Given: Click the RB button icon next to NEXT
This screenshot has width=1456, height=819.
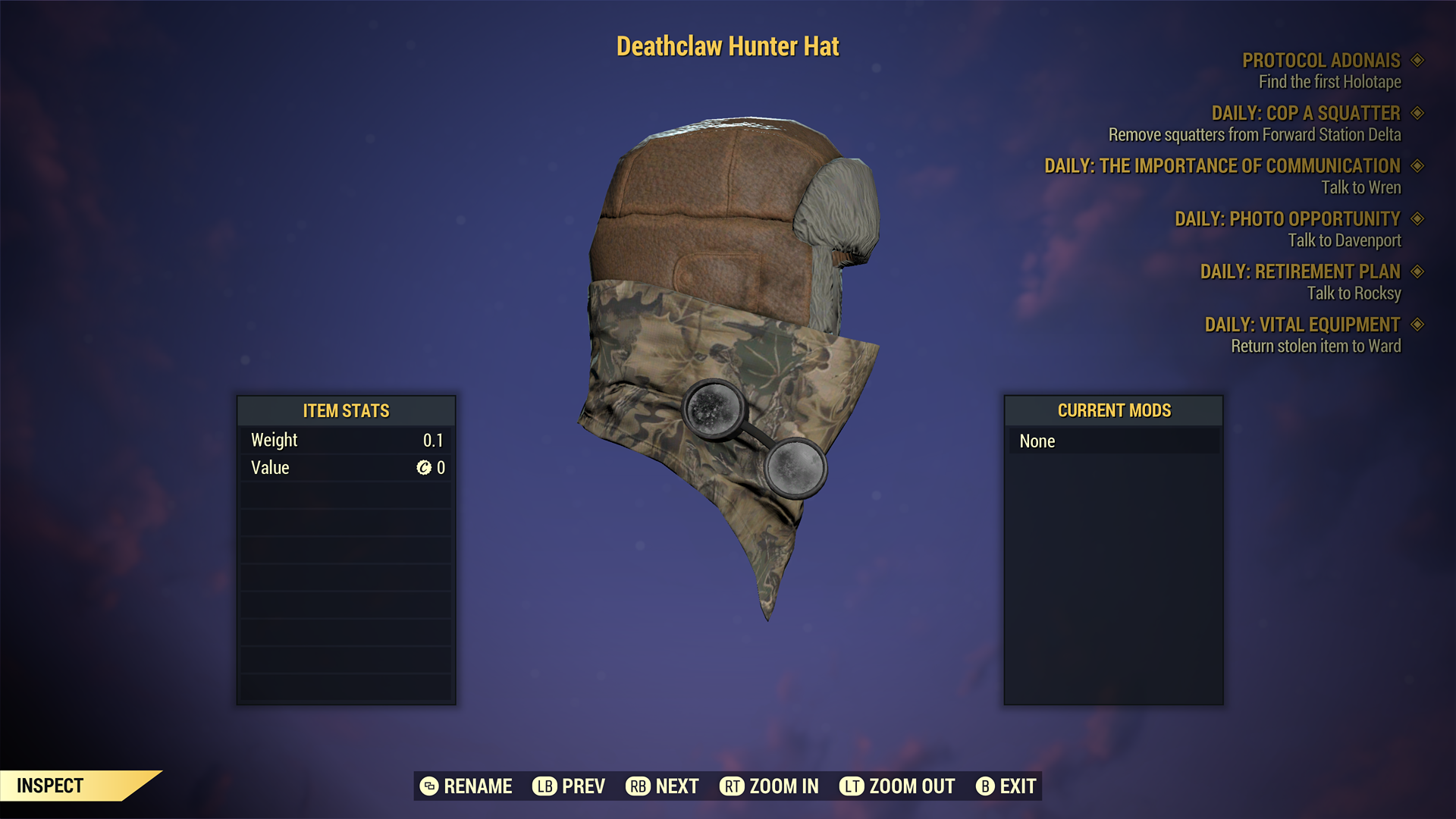Looking at the screenshot, I should 639,786.
